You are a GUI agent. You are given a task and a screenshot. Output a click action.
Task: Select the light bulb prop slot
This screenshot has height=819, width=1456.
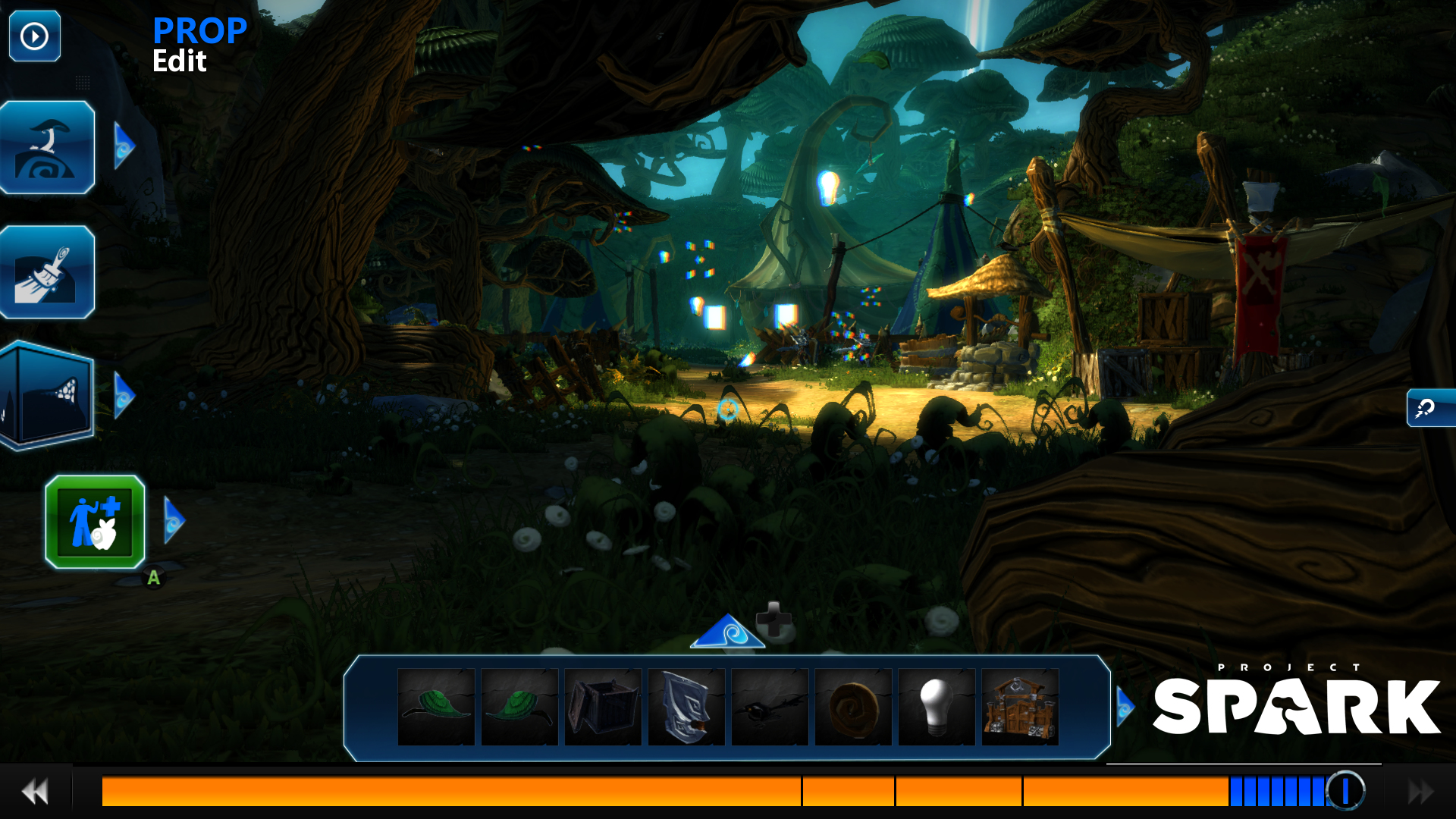[937, 707]
